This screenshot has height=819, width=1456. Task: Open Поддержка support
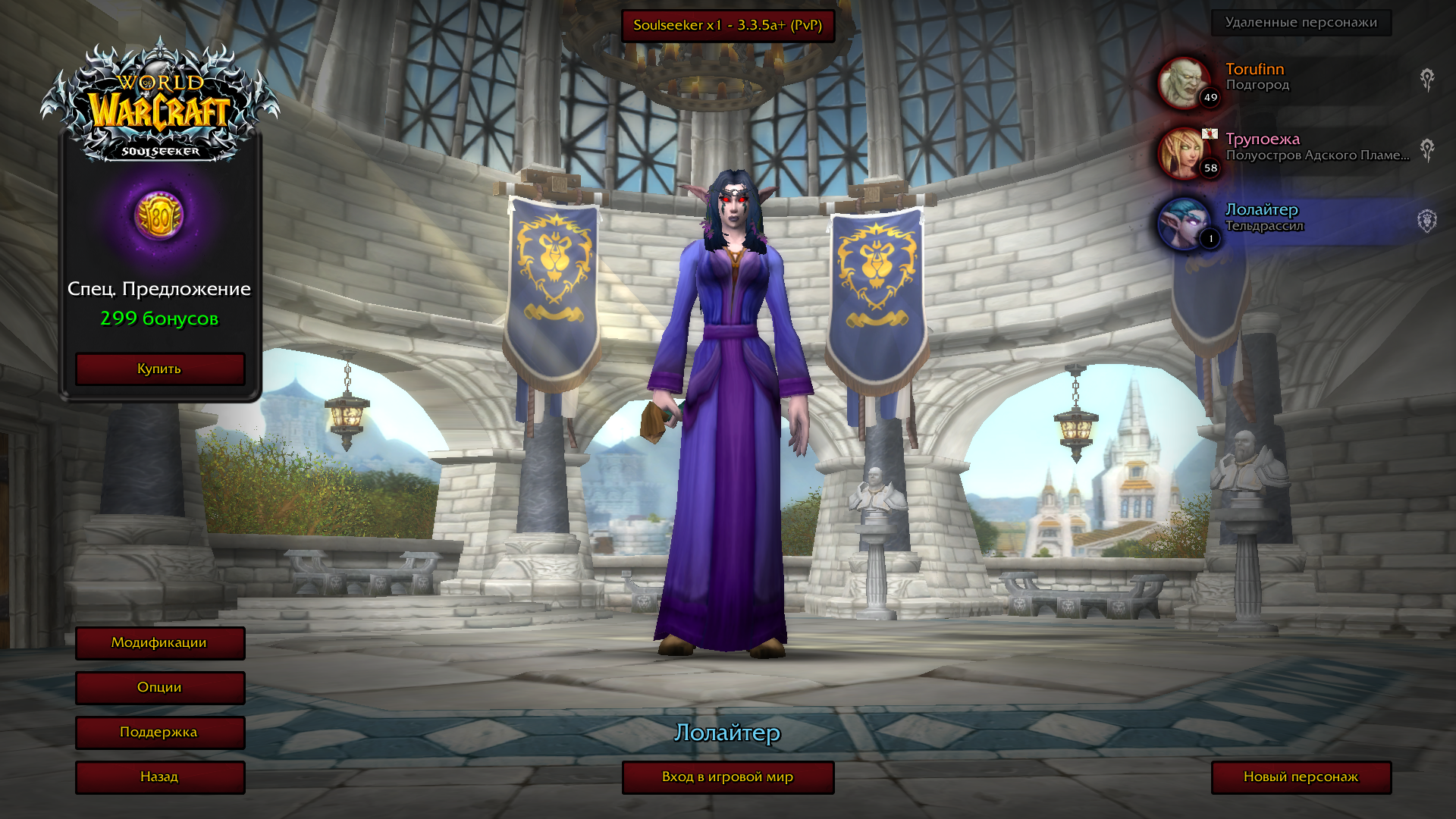159,733
